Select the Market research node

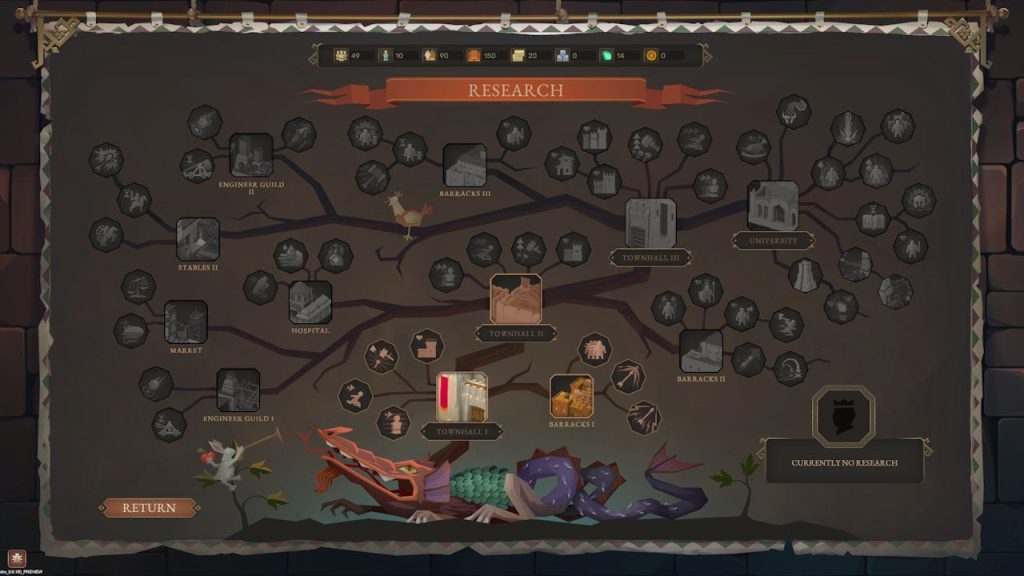click(x=186, y=322)
